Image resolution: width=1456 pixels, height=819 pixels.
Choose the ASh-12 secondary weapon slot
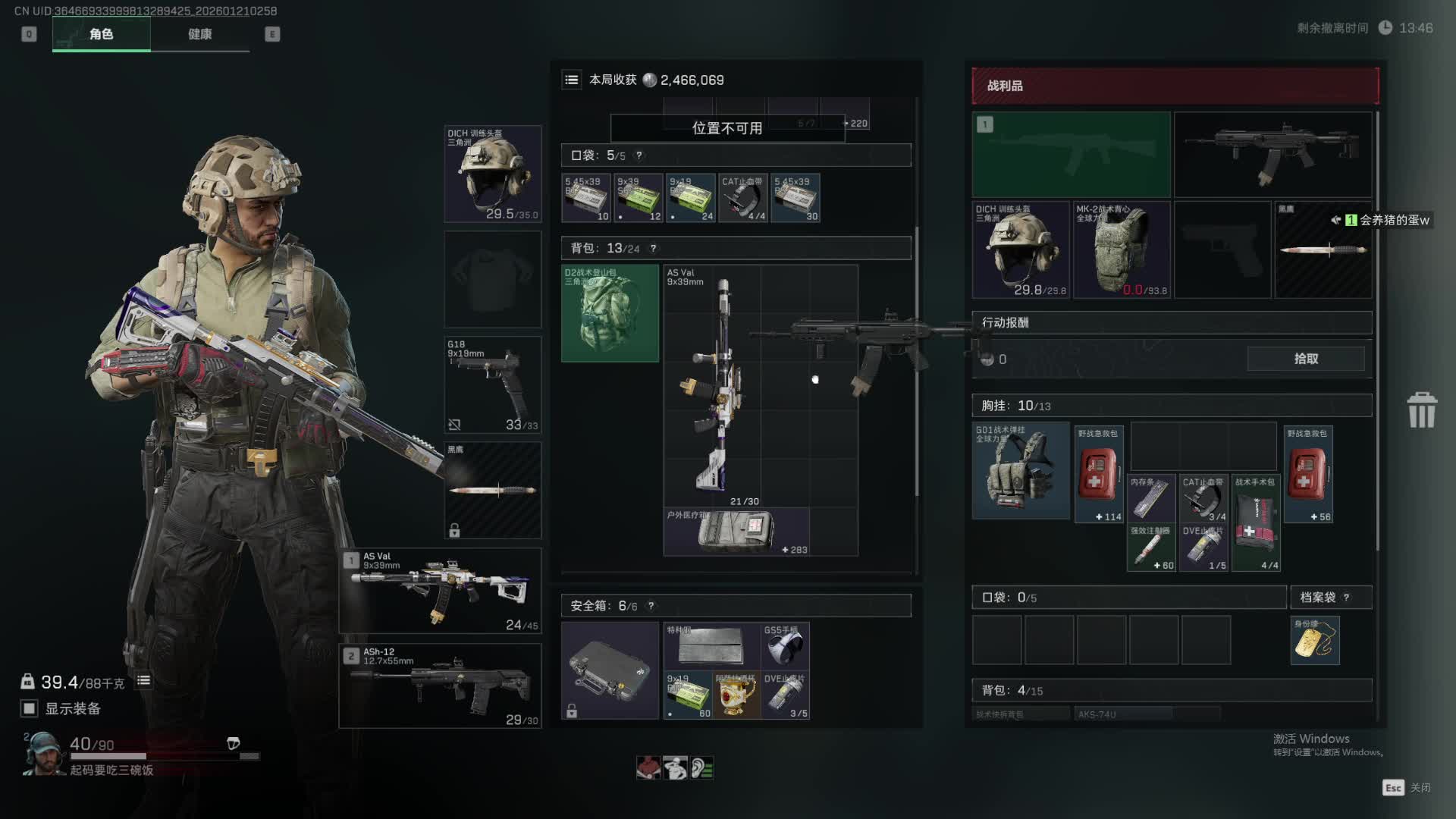pyautogui.click(x=441, y=686)
